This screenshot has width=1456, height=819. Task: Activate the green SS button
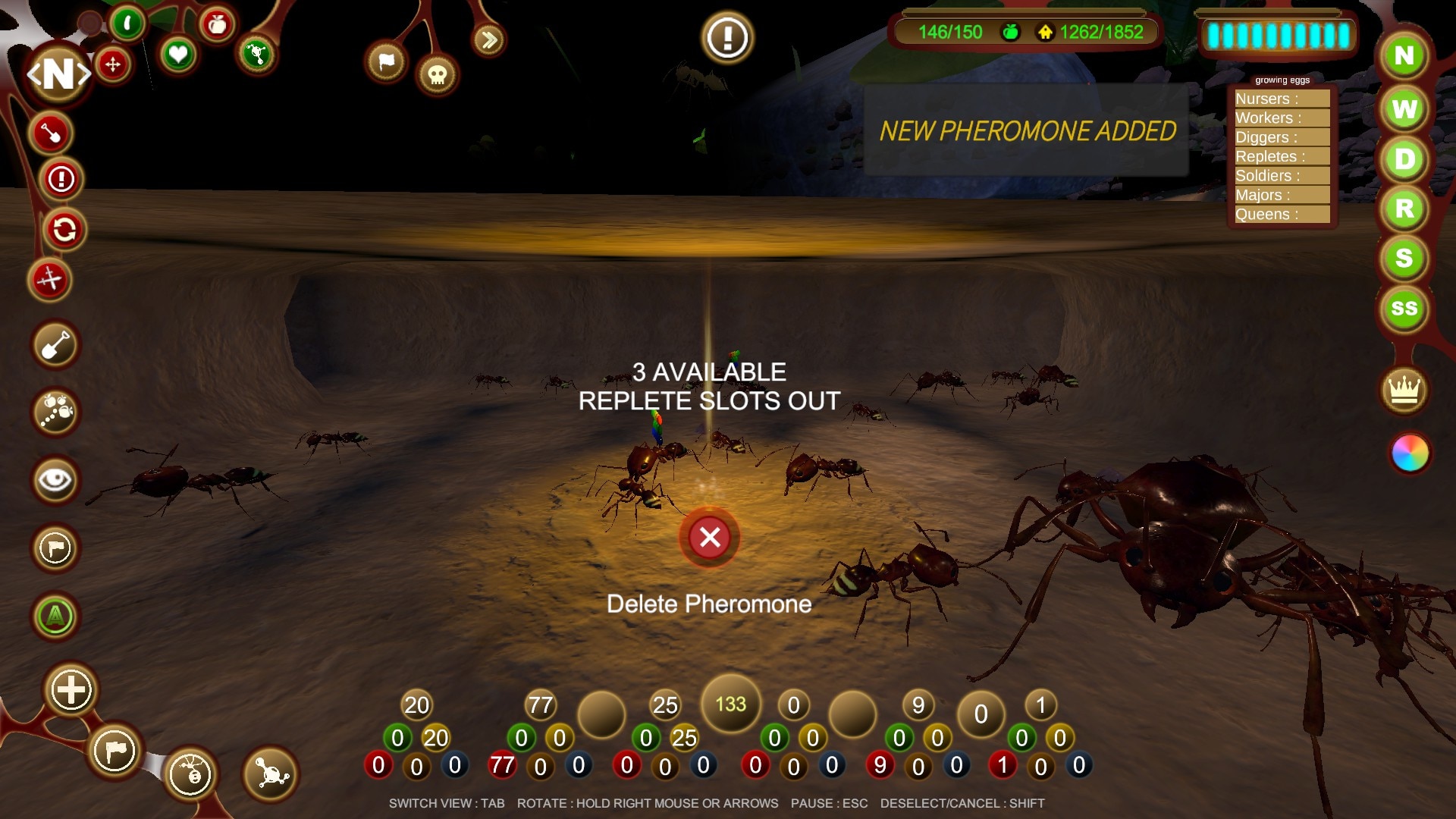1404,309
